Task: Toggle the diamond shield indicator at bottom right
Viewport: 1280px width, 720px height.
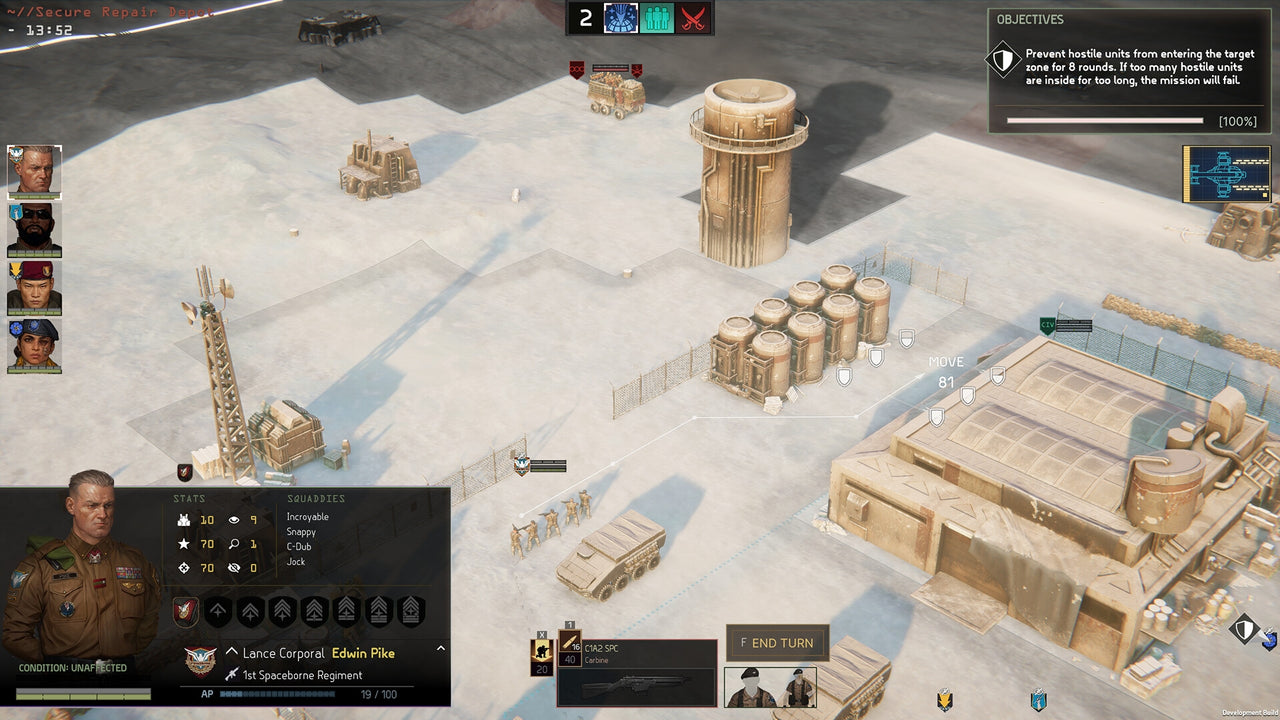Action: click(x=1243, y=630)
